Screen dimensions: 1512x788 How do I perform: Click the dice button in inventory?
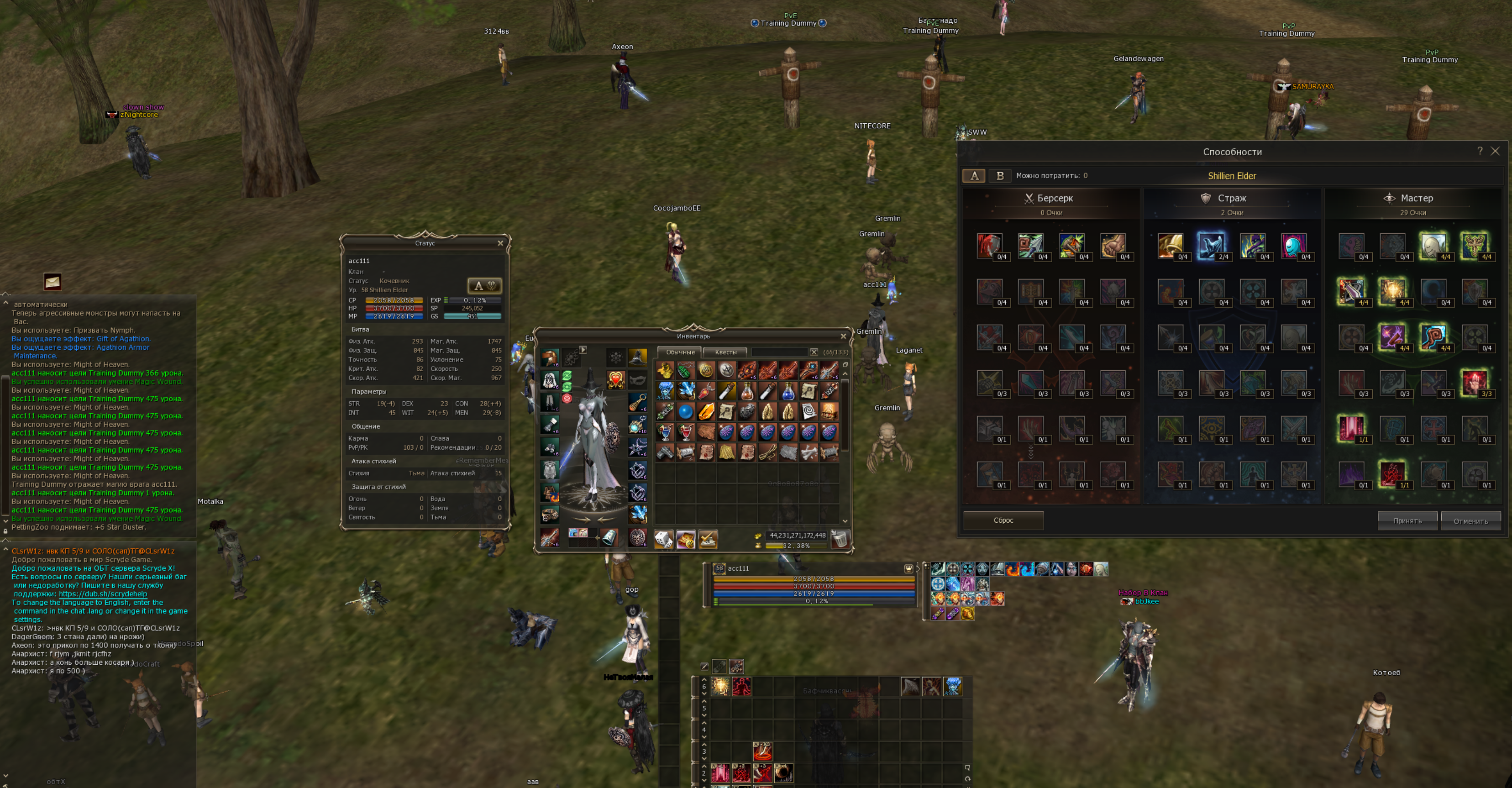[x=664, y=539]
